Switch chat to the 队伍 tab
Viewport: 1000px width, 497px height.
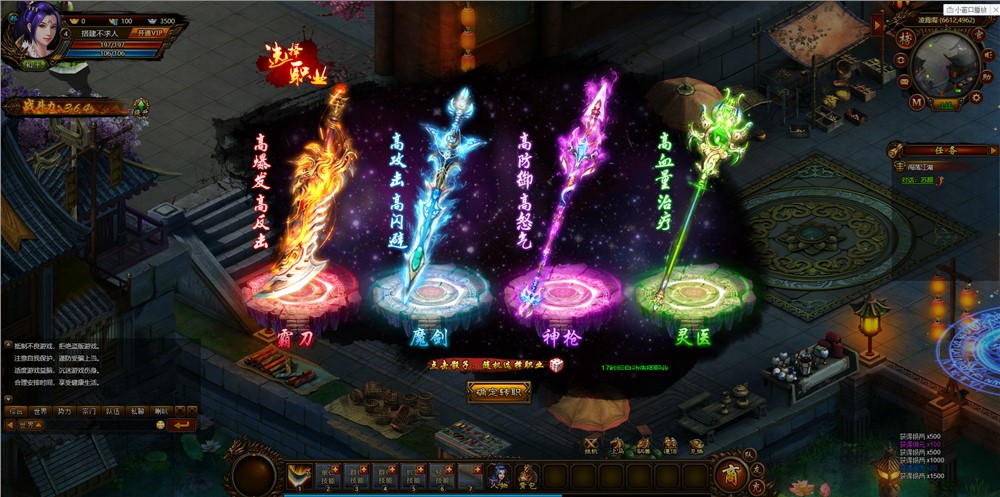pyautogui.click(x=112, y=410)
